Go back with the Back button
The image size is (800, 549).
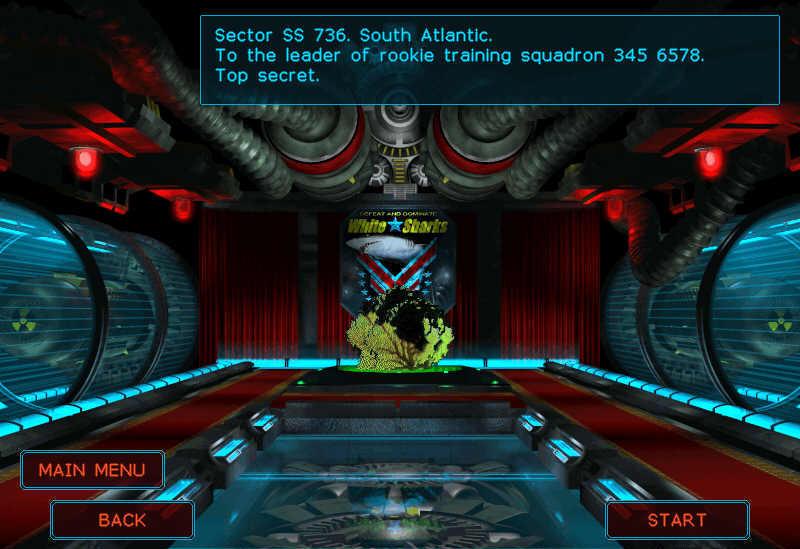point(122,520)
